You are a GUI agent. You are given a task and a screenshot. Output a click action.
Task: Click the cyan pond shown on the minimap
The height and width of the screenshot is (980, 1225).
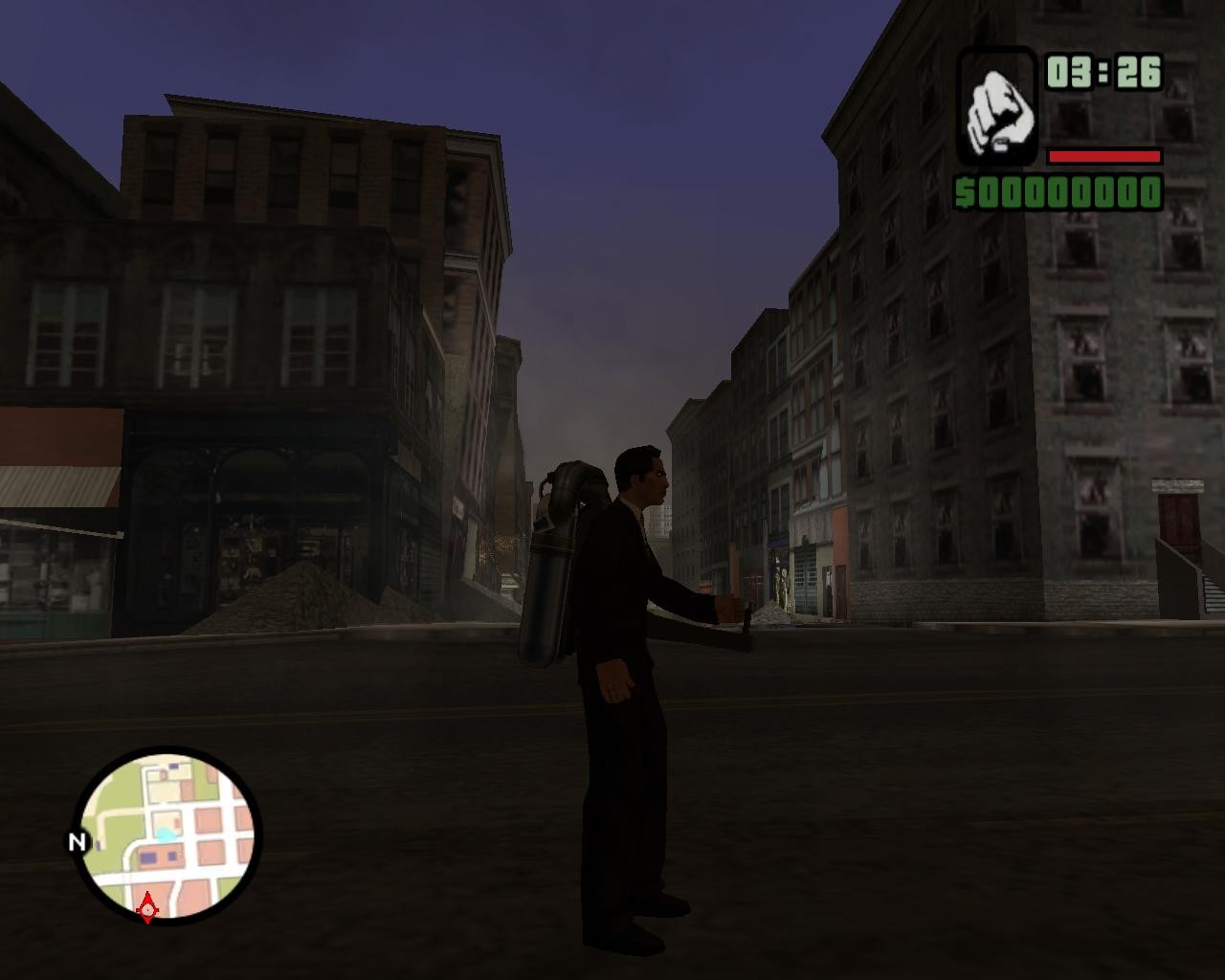pos(166,835)
